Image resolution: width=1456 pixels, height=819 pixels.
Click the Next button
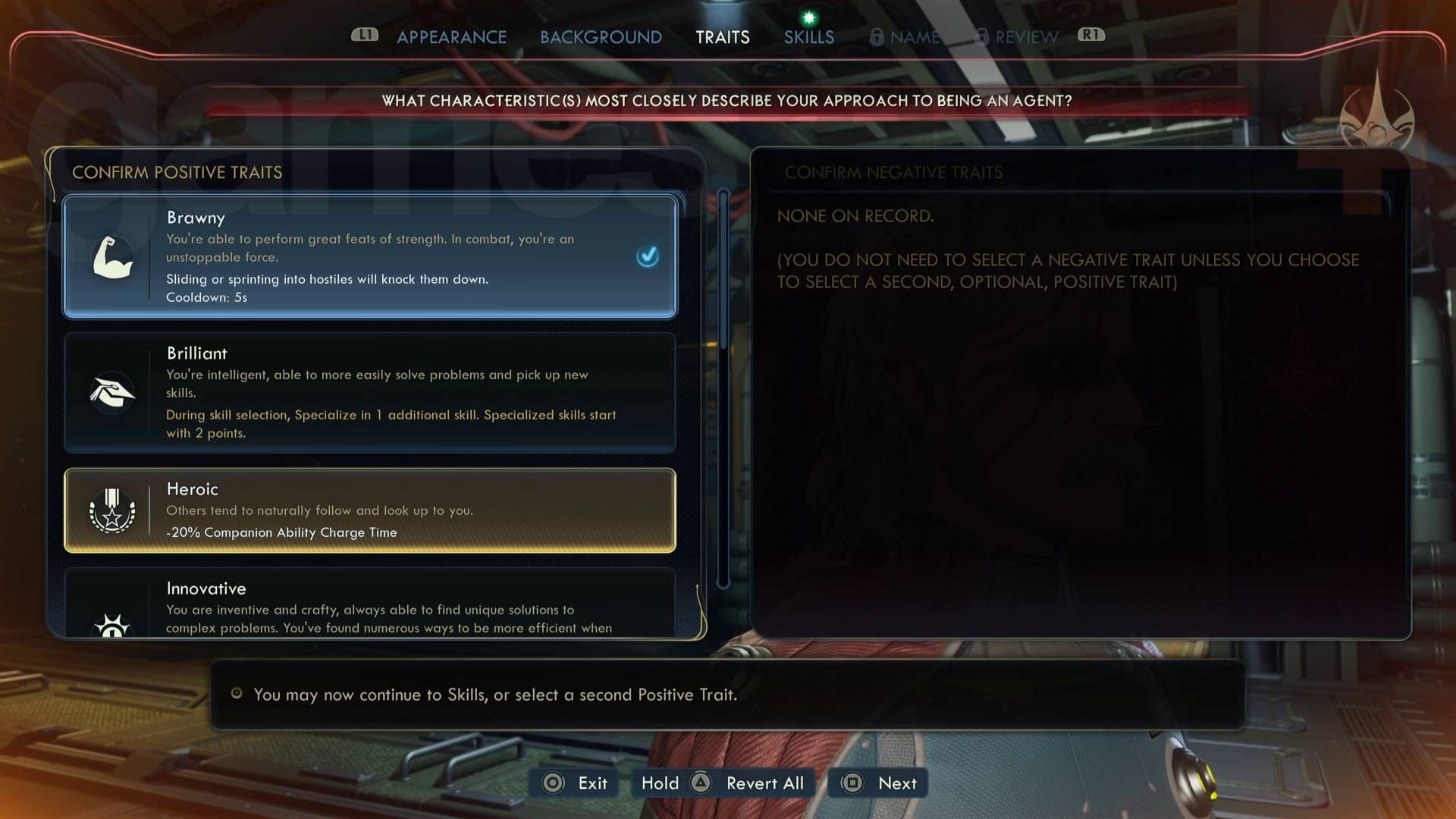(877, 783)
